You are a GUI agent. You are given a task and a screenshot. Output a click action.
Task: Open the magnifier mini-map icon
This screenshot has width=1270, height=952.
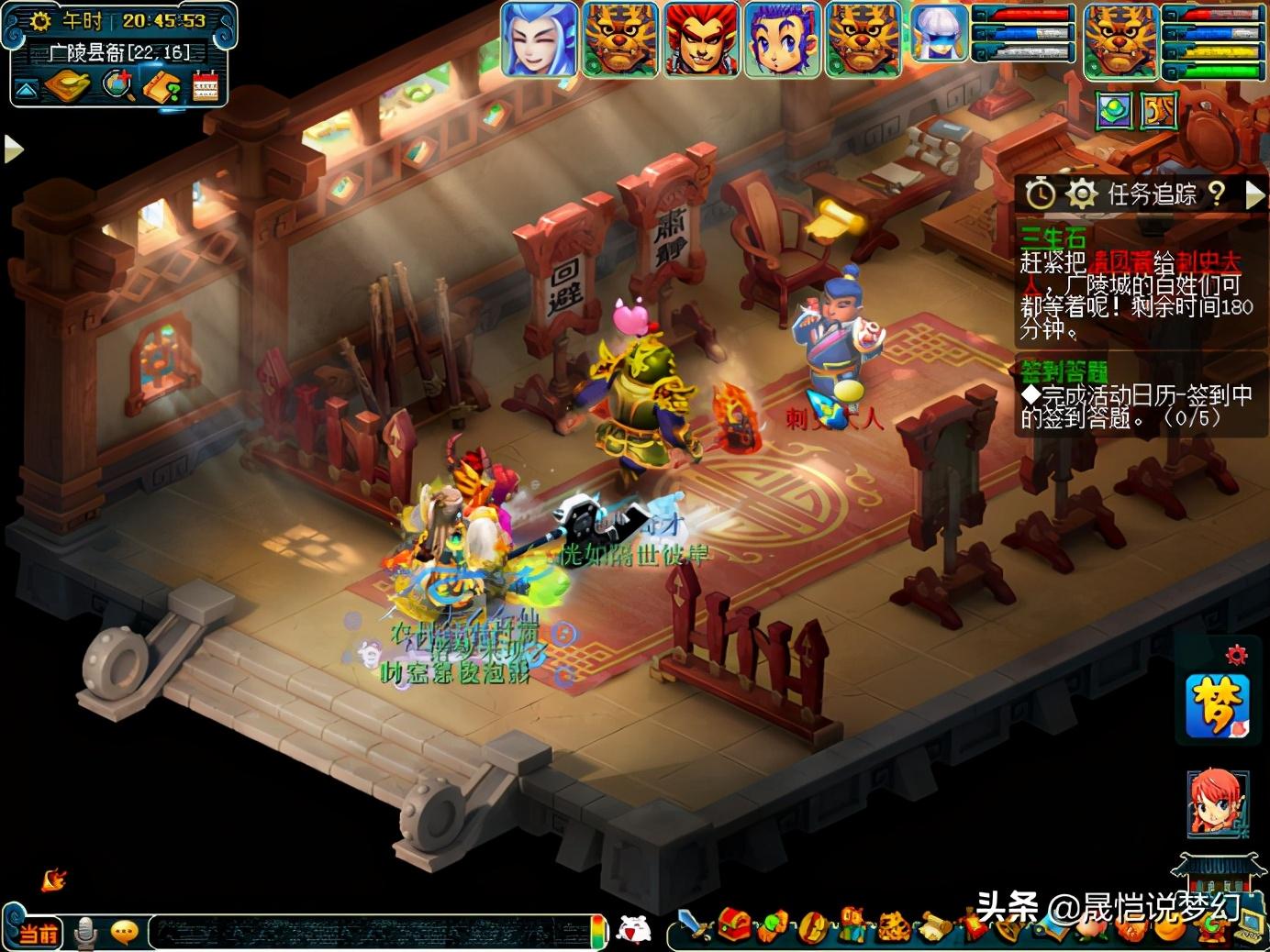click(117, 86)
